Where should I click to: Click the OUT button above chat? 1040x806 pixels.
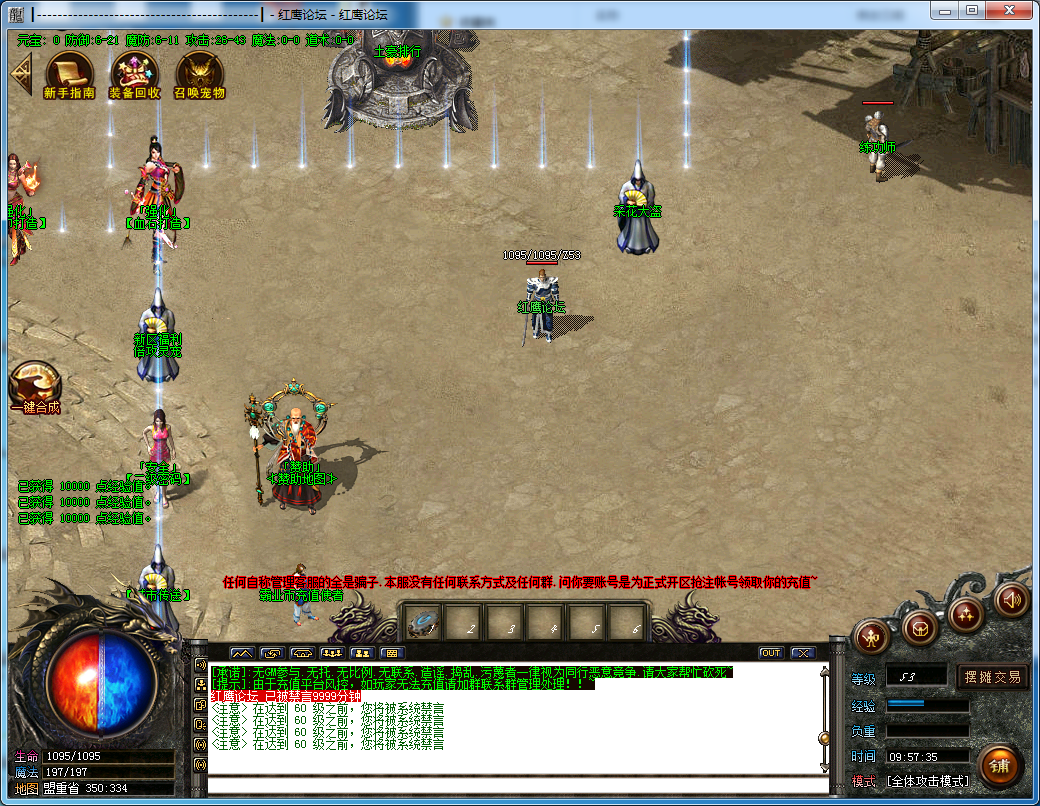point(770,653)
